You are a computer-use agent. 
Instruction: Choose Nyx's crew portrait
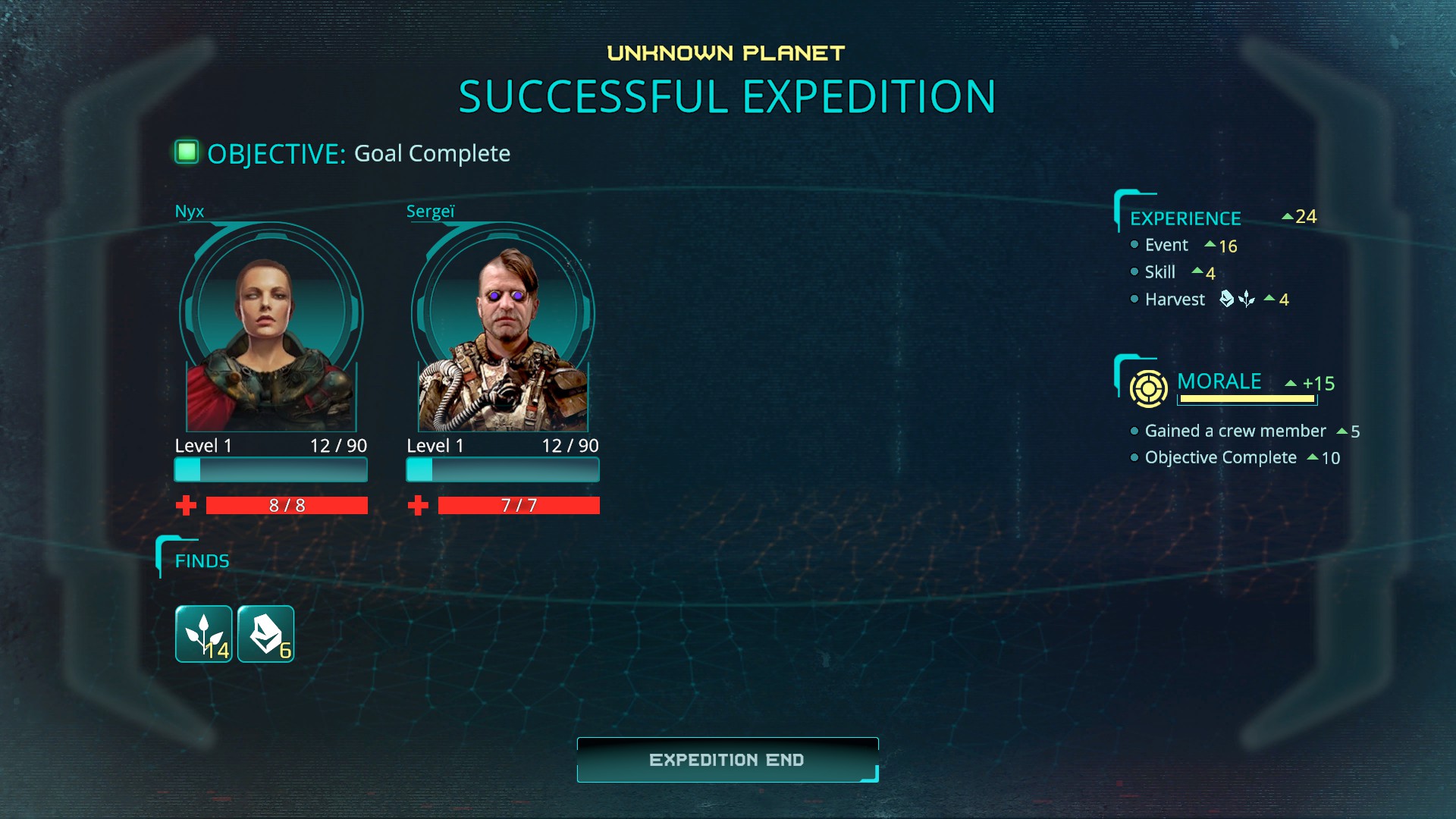tap(271, 328)
